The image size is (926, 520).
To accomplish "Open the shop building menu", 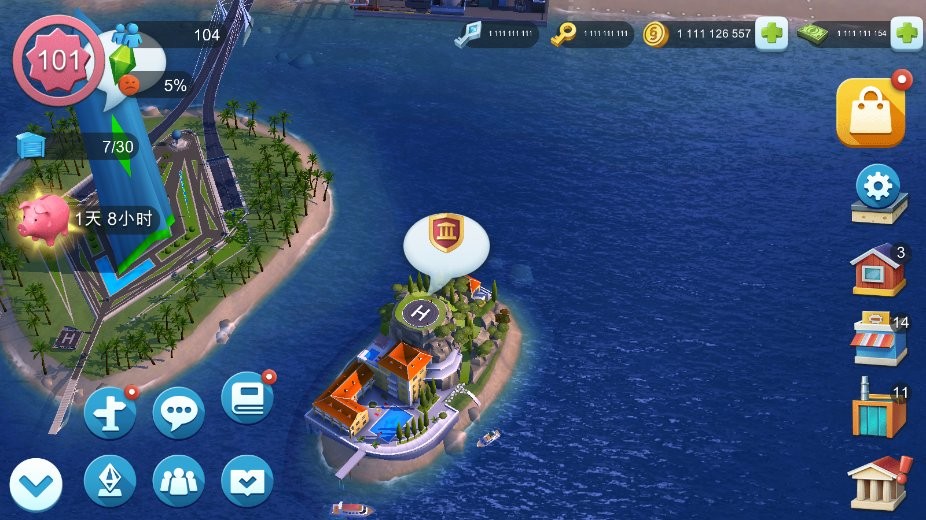I will [x=878, y=340].
